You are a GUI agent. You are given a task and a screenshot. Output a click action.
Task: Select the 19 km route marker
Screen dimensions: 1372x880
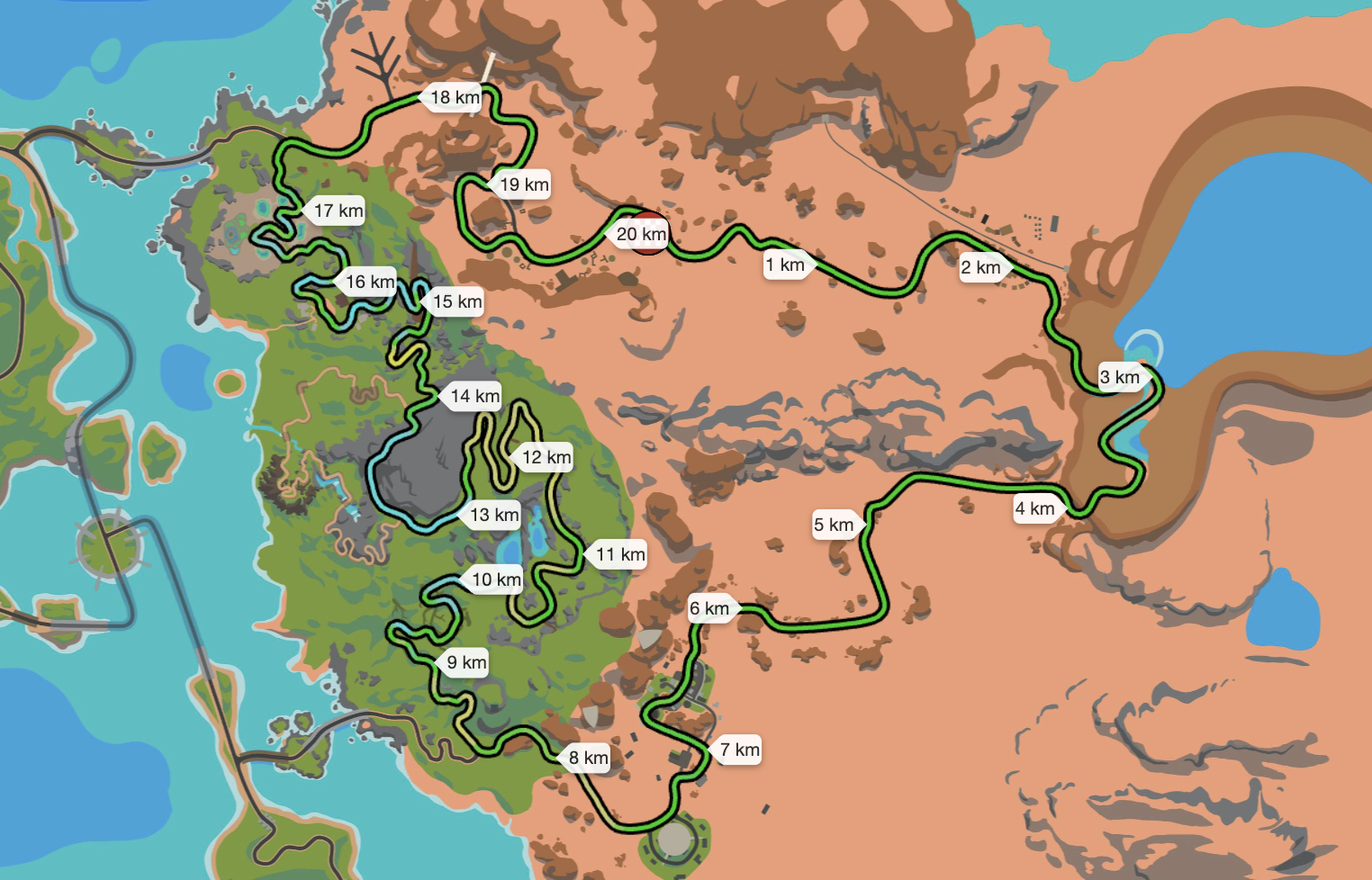tap(524, 184)
